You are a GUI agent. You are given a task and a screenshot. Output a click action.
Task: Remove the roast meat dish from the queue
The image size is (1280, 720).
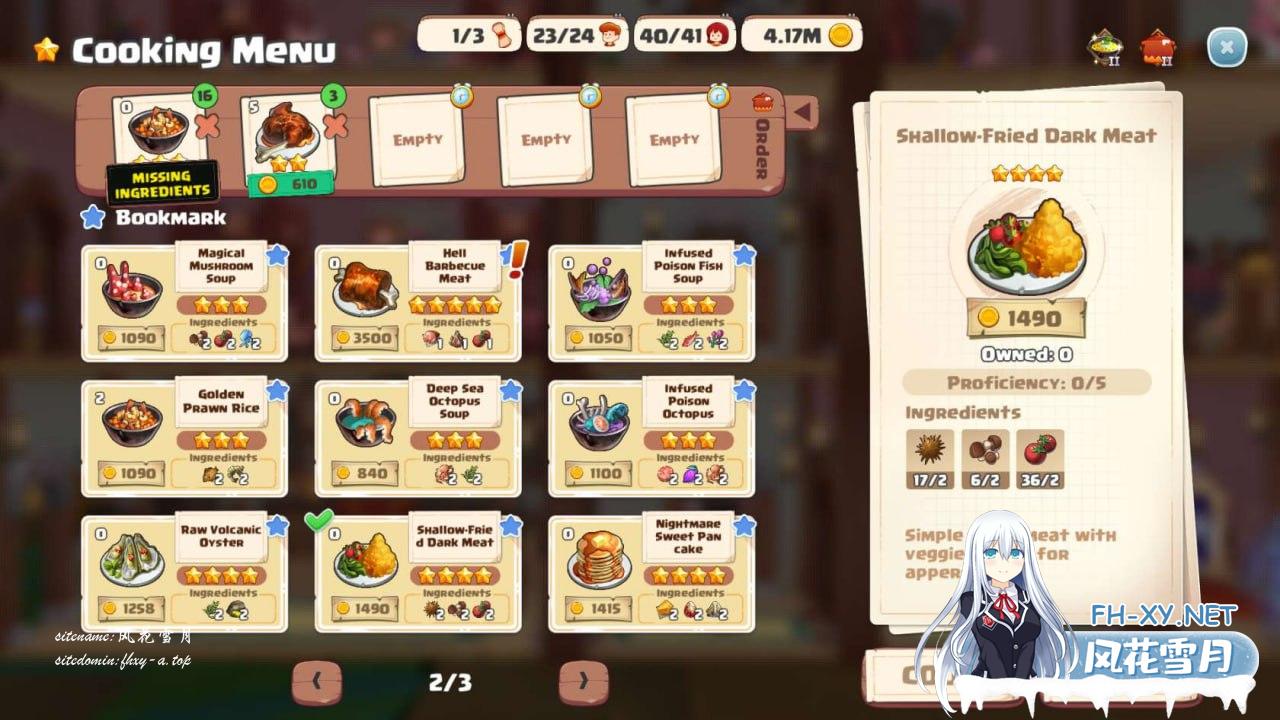336,126
